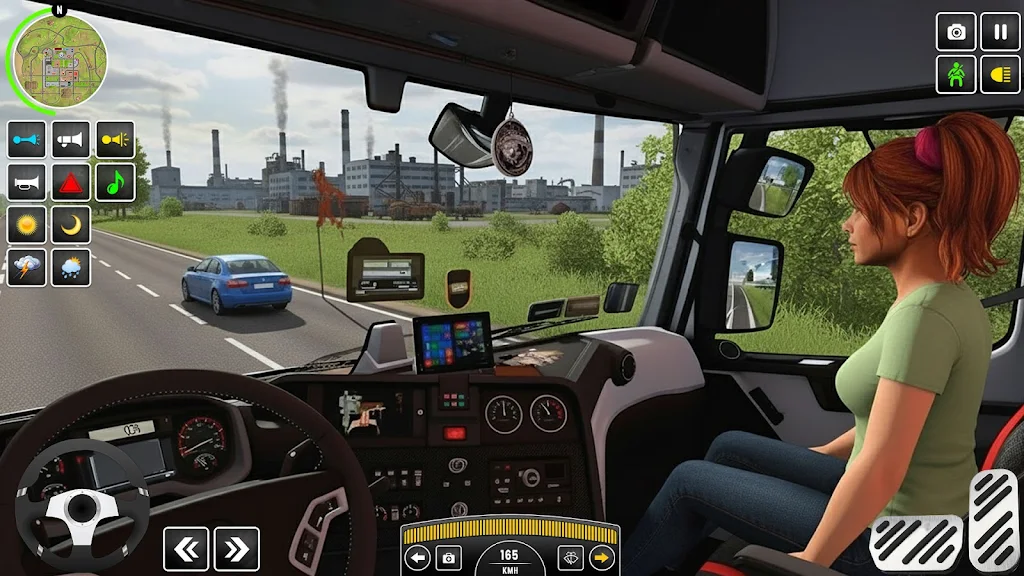This screenshot has height=576, width=1024.
Task: Tap the double right chevron button
Action: pyautogui.click(x=237, y=549)
